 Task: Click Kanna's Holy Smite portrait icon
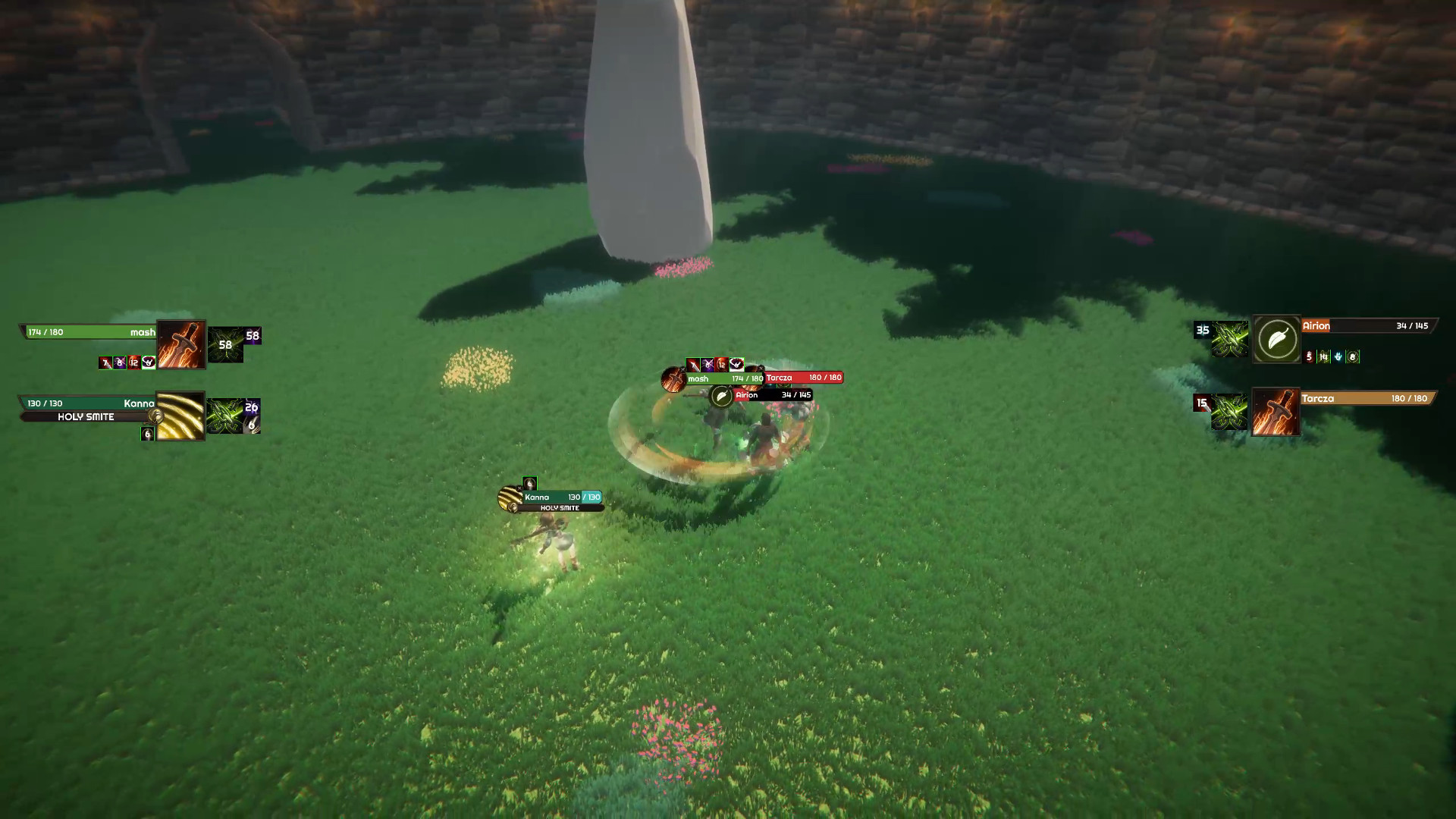(x=180, y=416)
